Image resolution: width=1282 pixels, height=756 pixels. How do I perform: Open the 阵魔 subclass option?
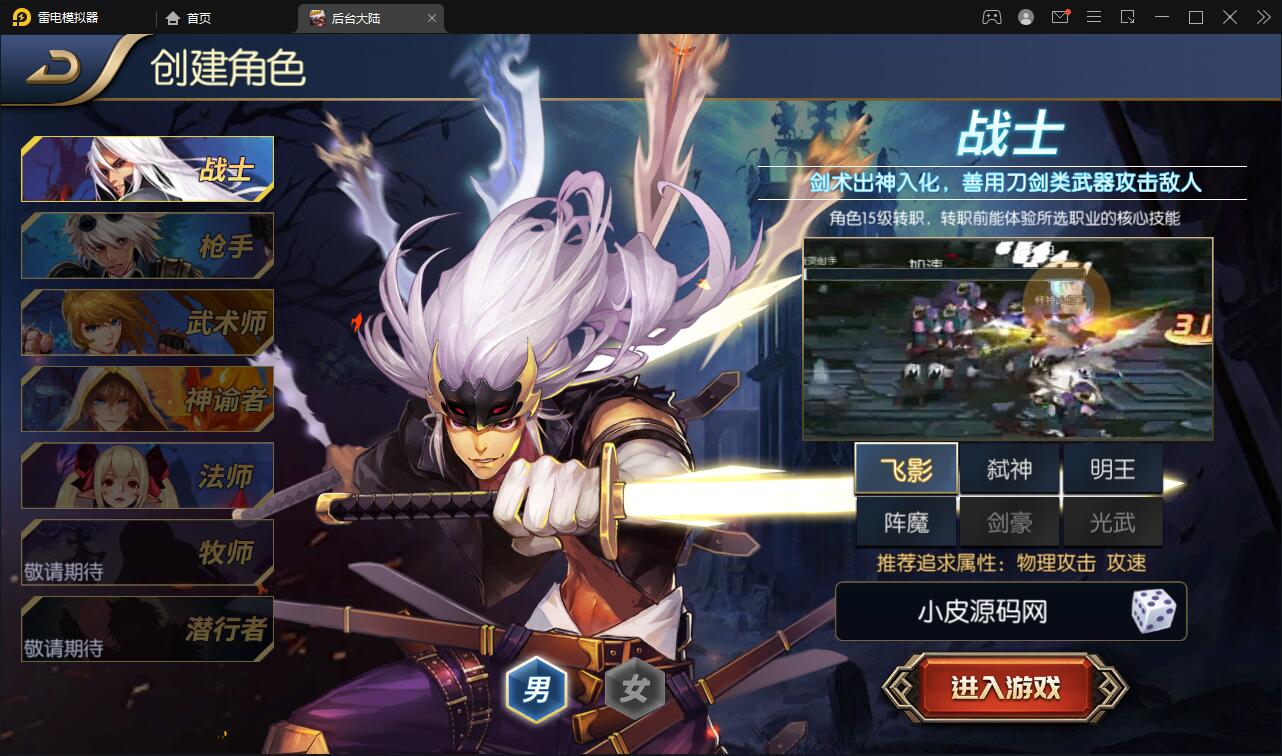(x=906, y=521)
